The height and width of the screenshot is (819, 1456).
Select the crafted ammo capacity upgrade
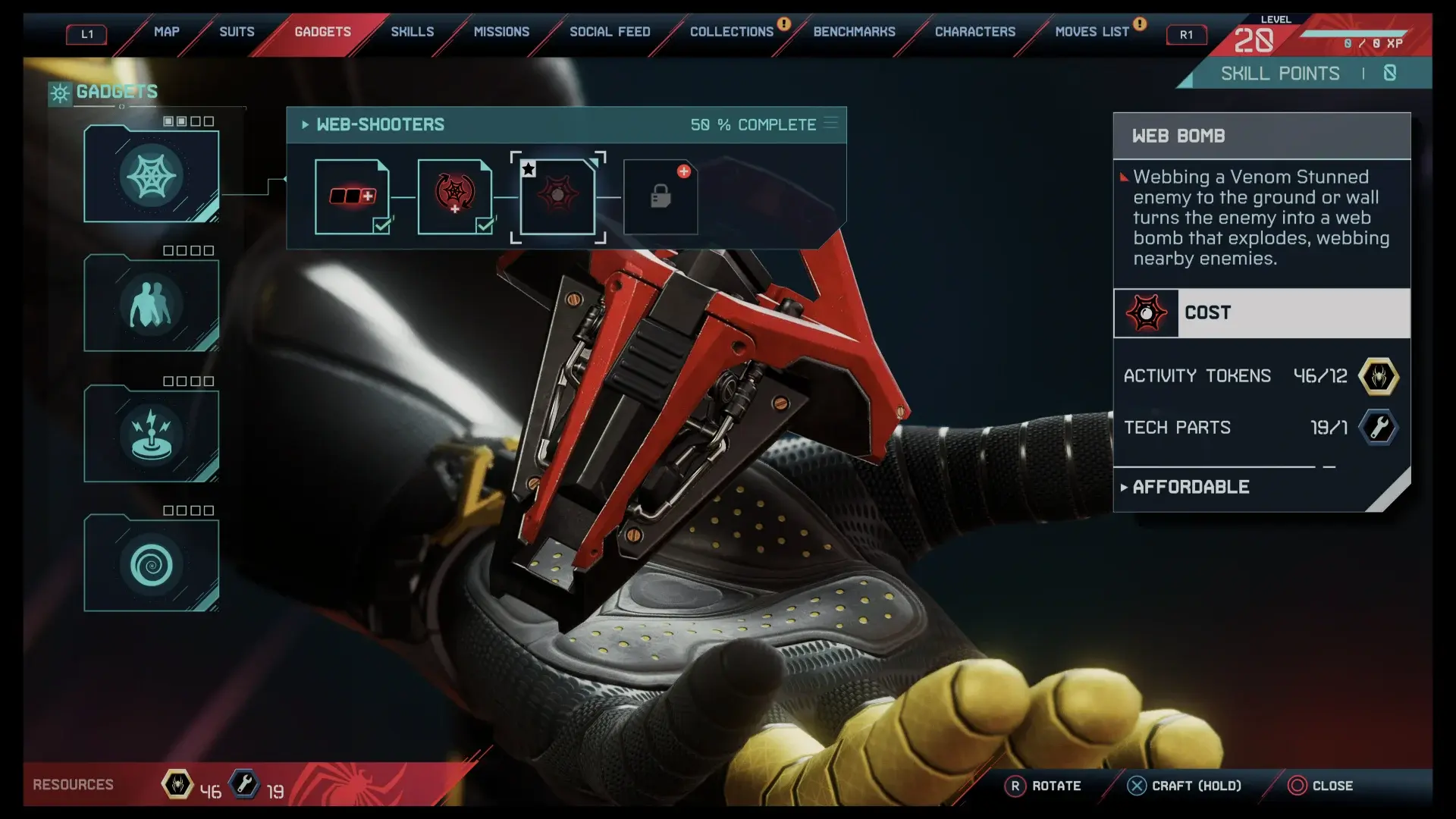click(x=352, y=196)
